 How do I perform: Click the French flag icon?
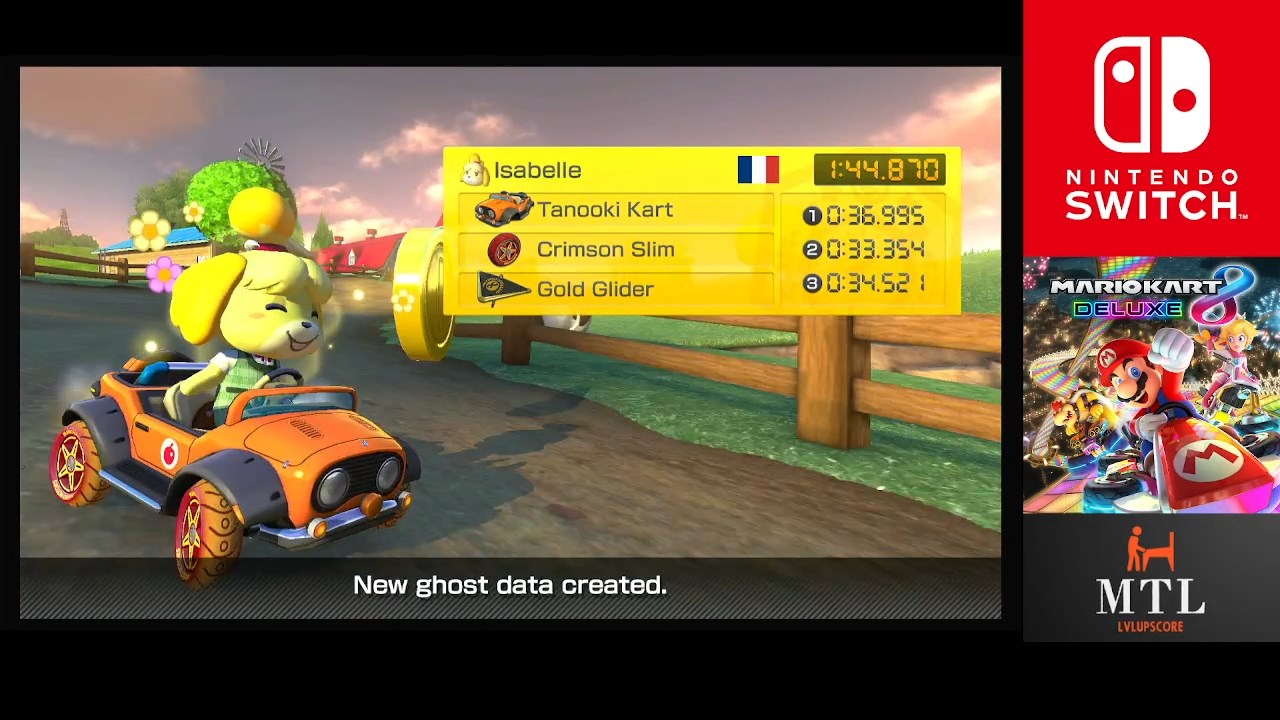tap(758, 170)
